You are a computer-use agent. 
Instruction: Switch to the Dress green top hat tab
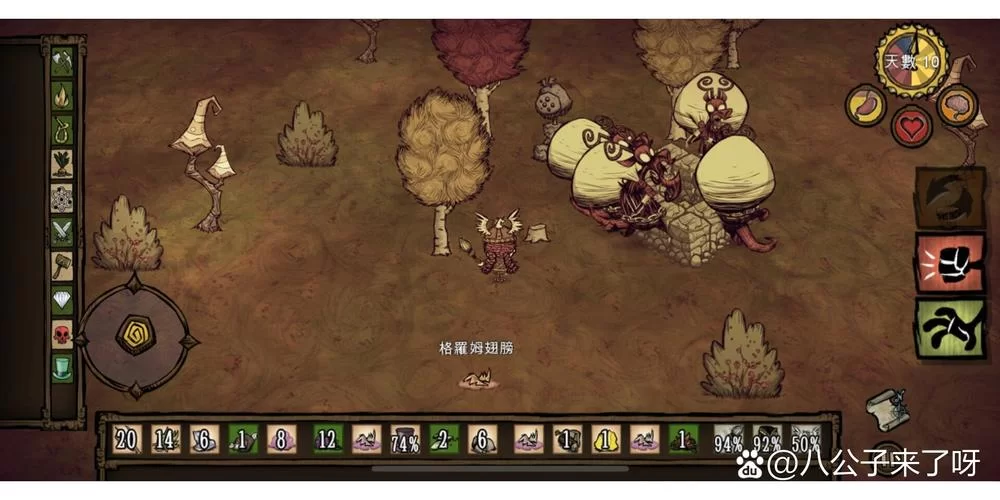62,368
